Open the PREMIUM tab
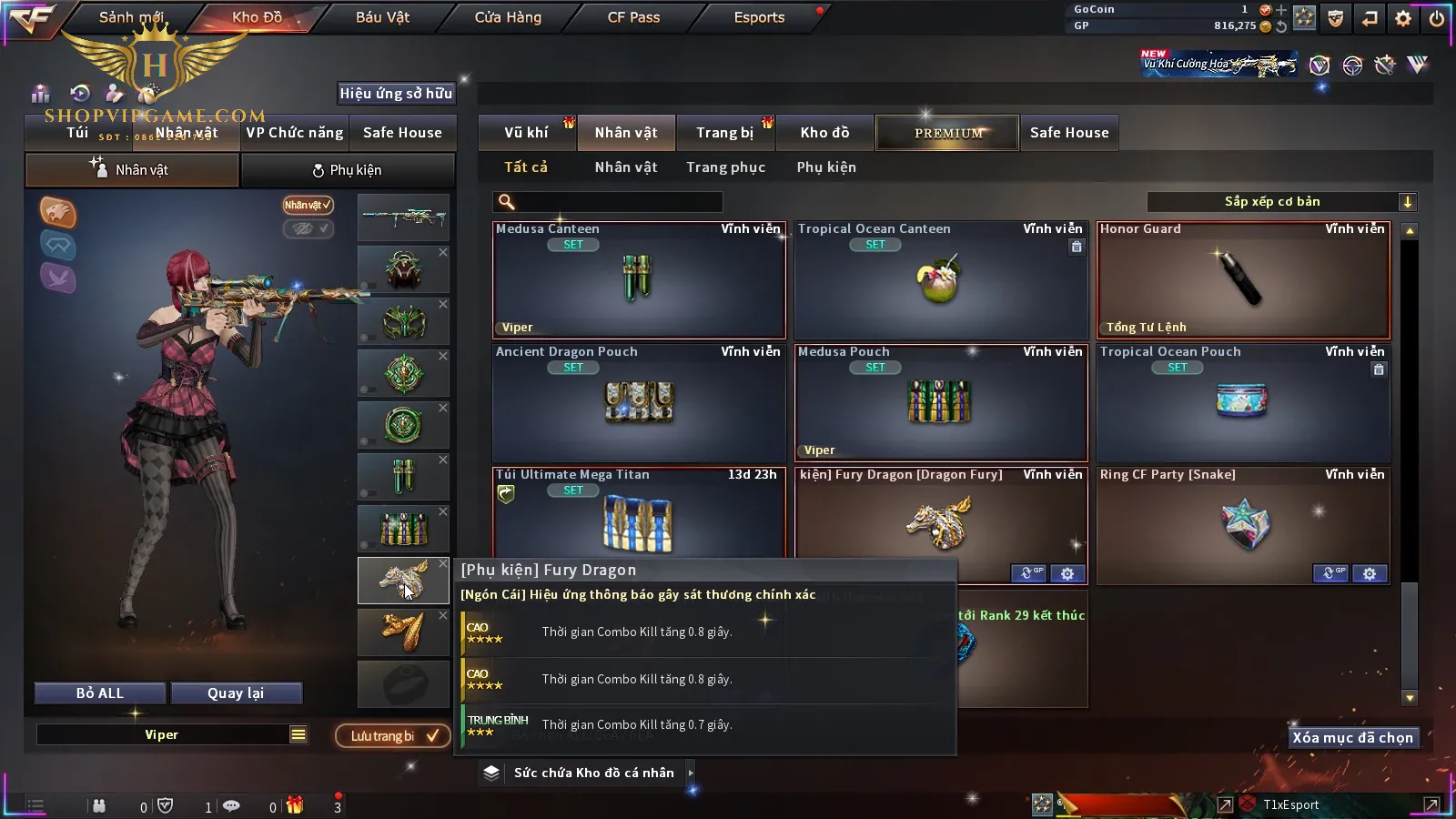 (x=947, y=133)
